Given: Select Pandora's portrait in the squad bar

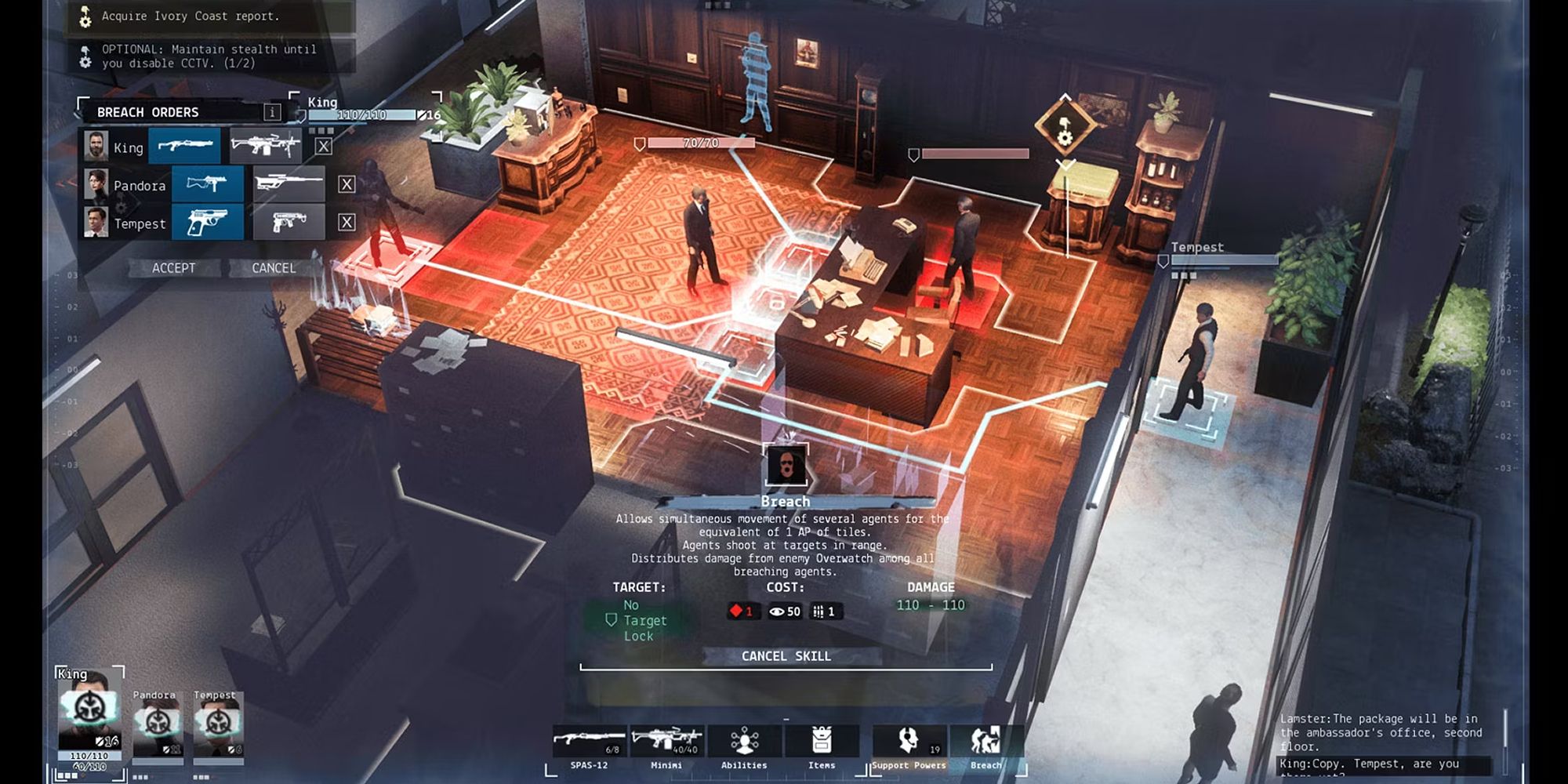Looking at the screenshot, I should click(x=157, y=725).
